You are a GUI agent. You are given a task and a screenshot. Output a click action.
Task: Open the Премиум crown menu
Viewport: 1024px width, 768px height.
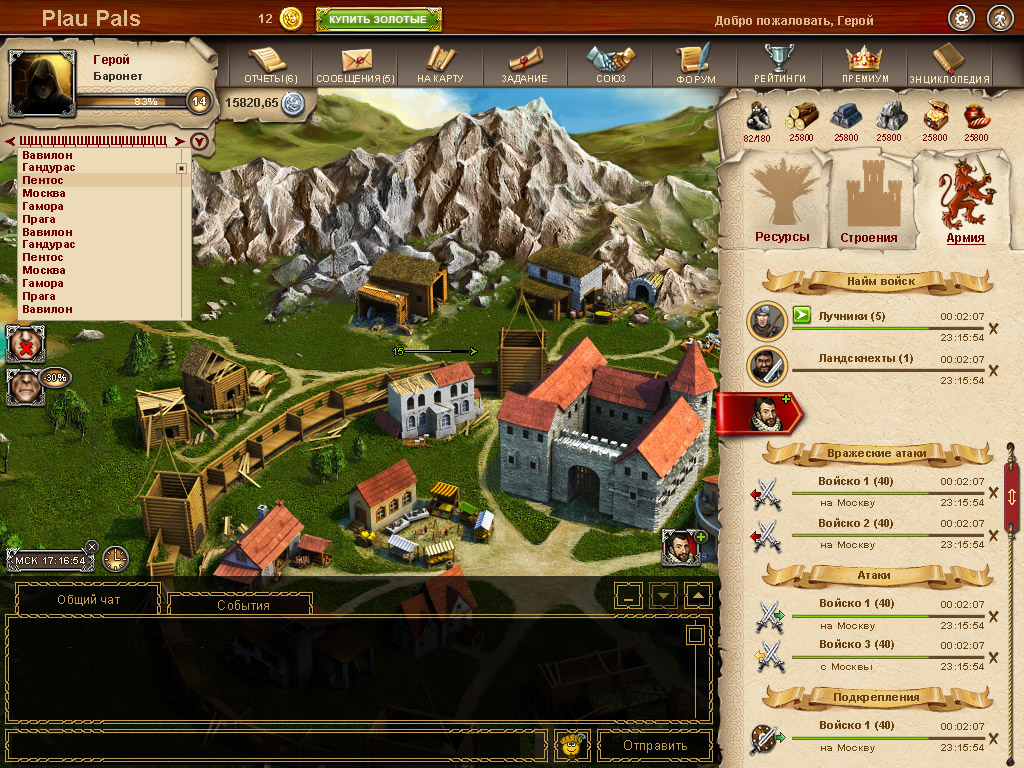864,65
